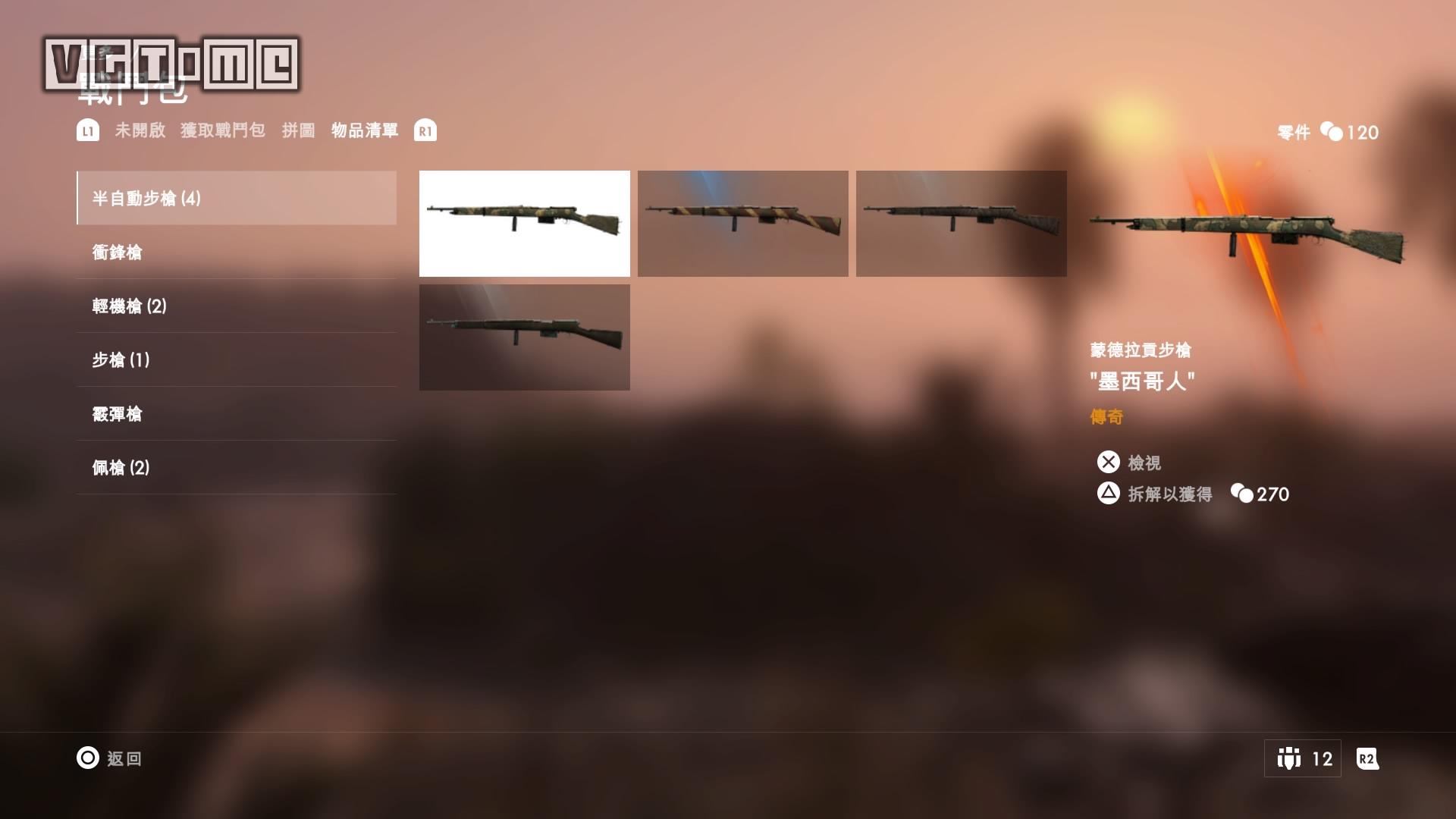Show the 步槍 (1) category
Image resolution: width=1456 pixels, height=819 pixels.
coord(237,360)
